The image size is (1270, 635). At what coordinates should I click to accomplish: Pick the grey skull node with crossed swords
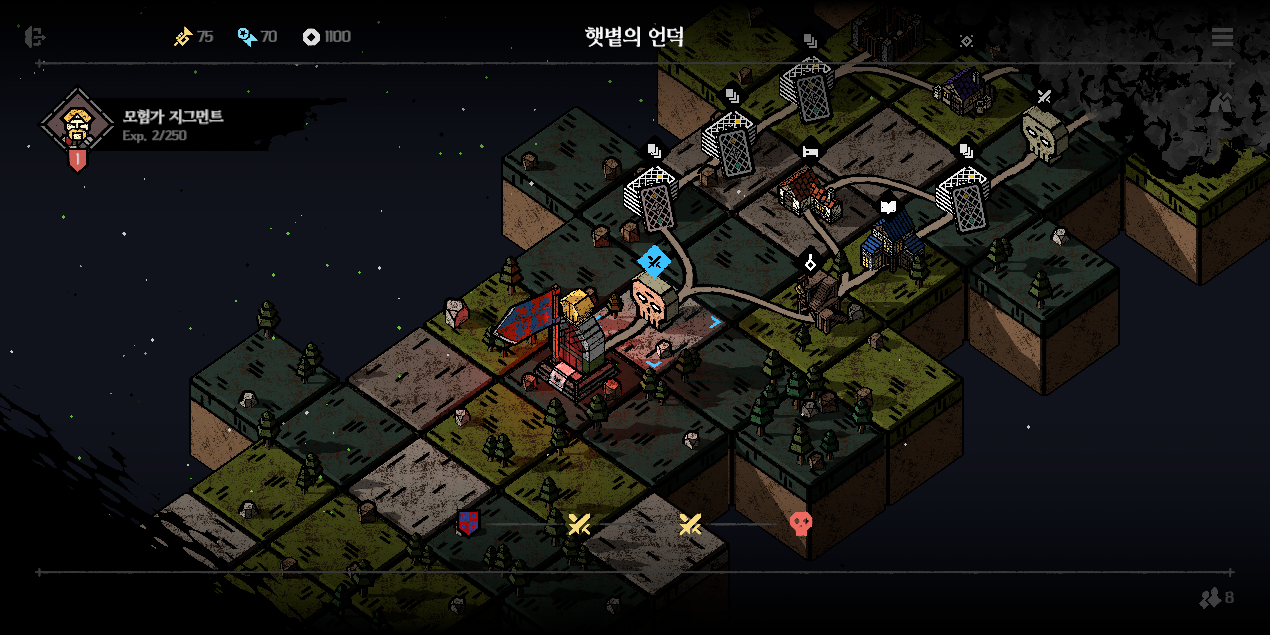tap(1043, 132)
